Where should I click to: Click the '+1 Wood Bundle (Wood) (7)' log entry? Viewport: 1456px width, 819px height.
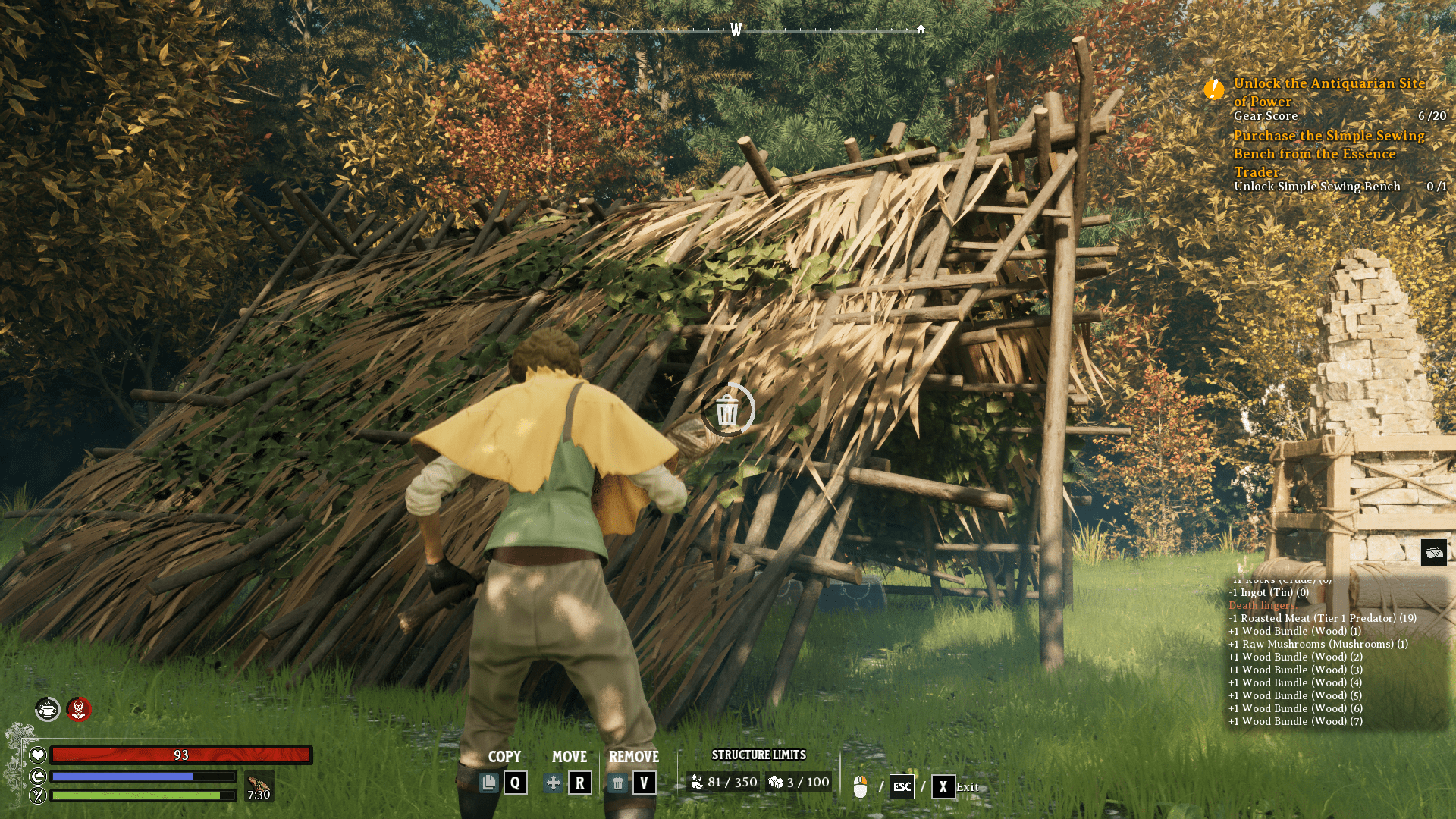tap(1296, 721)
